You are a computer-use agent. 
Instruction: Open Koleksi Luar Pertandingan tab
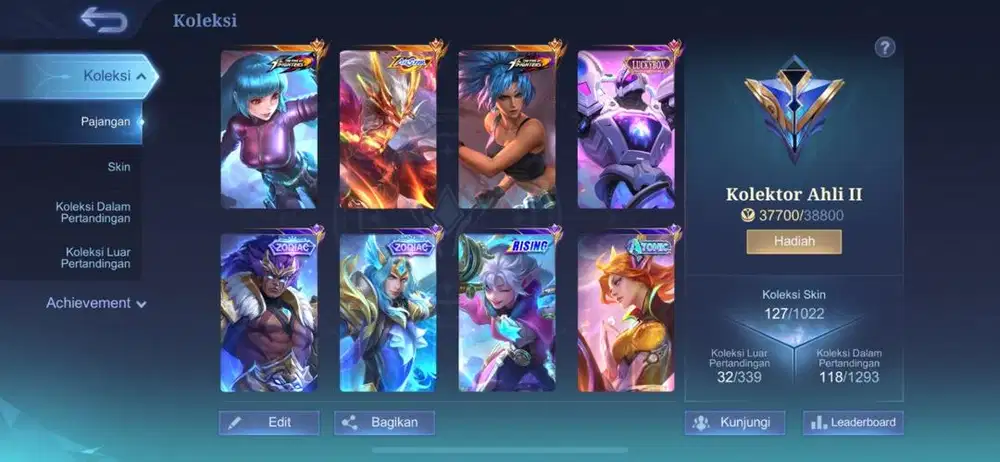(98, 258)
